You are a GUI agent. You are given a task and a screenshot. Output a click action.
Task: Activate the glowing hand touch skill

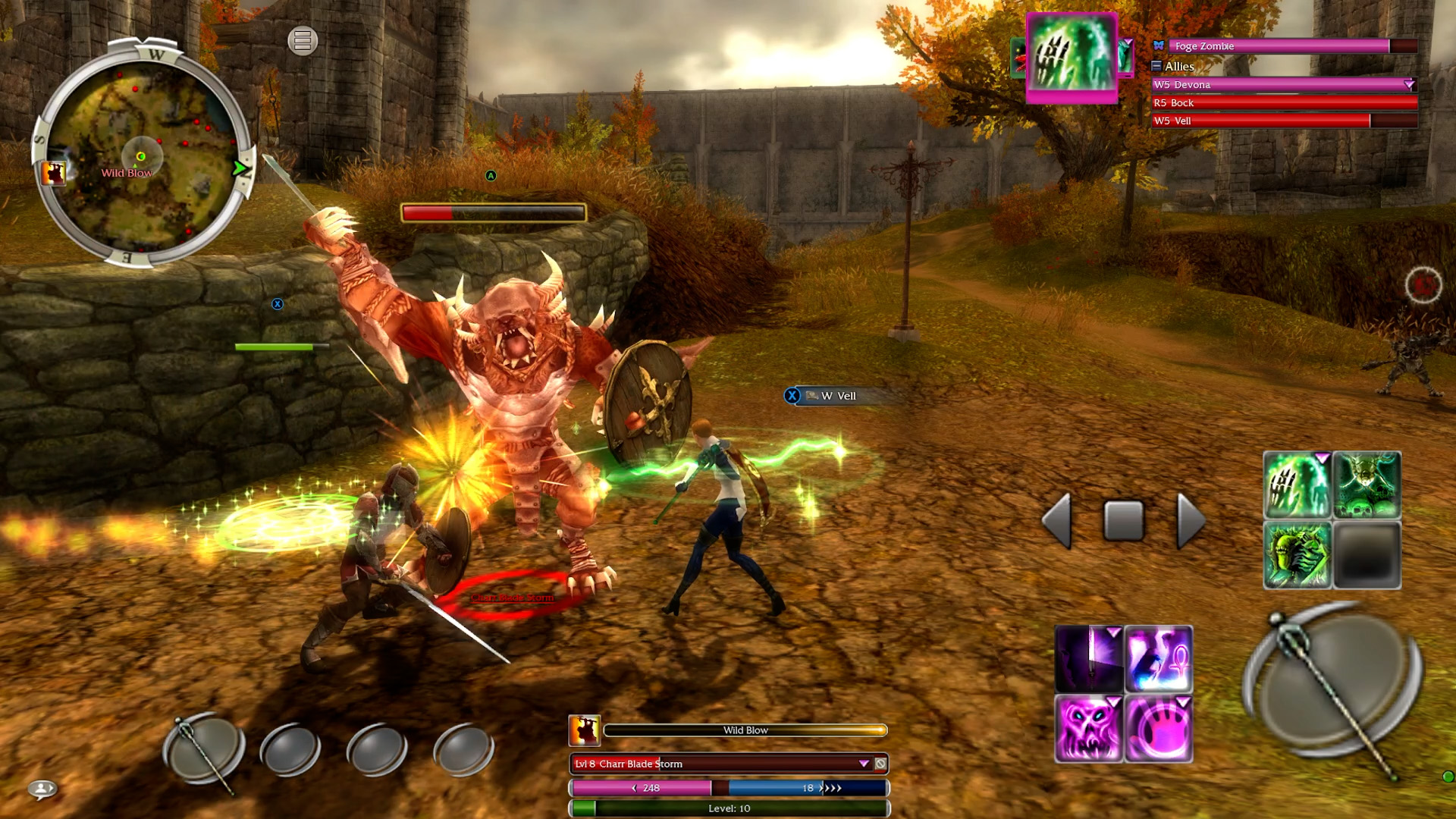point(1159,730)
